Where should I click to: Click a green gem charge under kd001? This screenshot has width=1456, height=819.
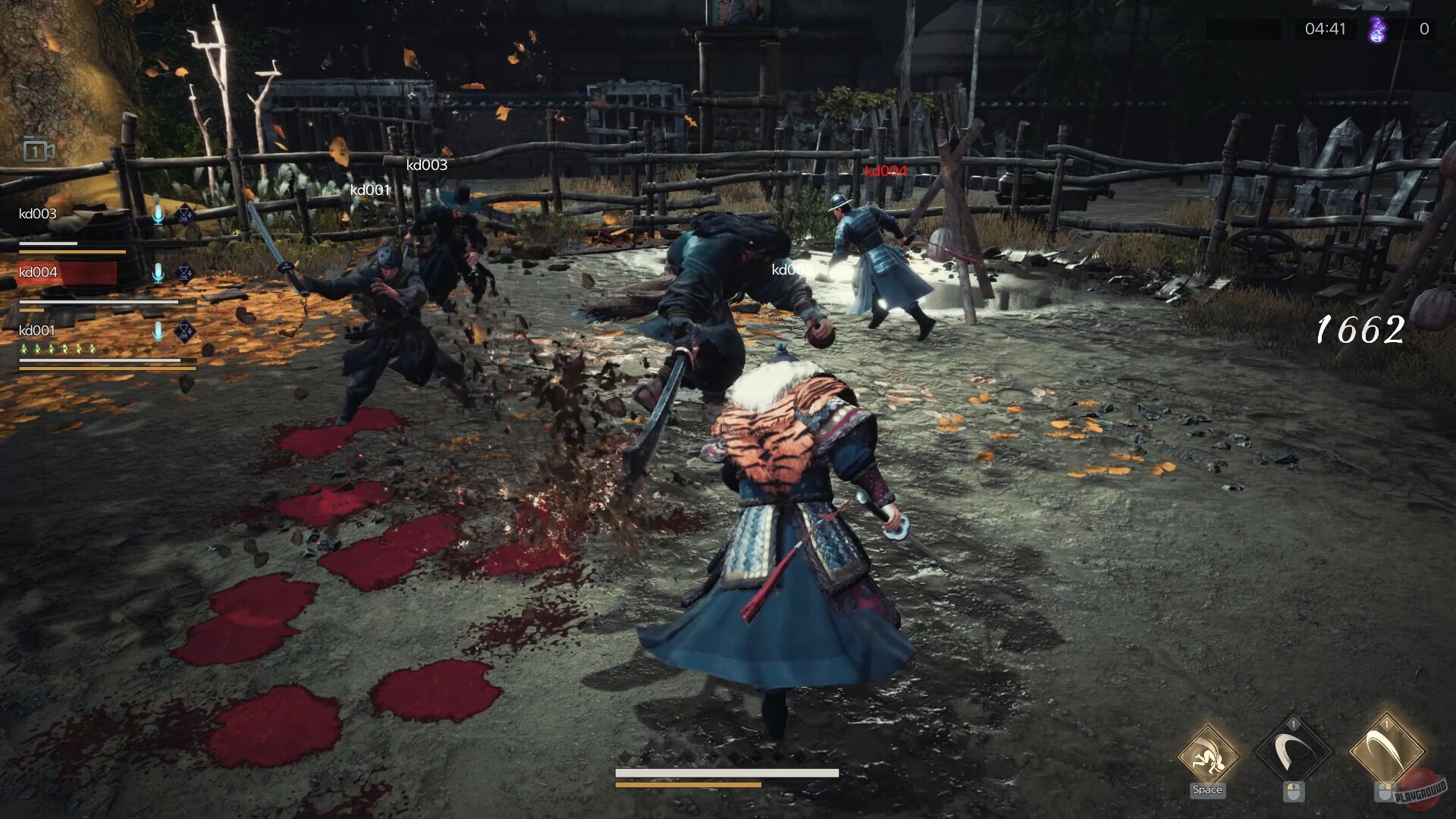pos(24,349)
